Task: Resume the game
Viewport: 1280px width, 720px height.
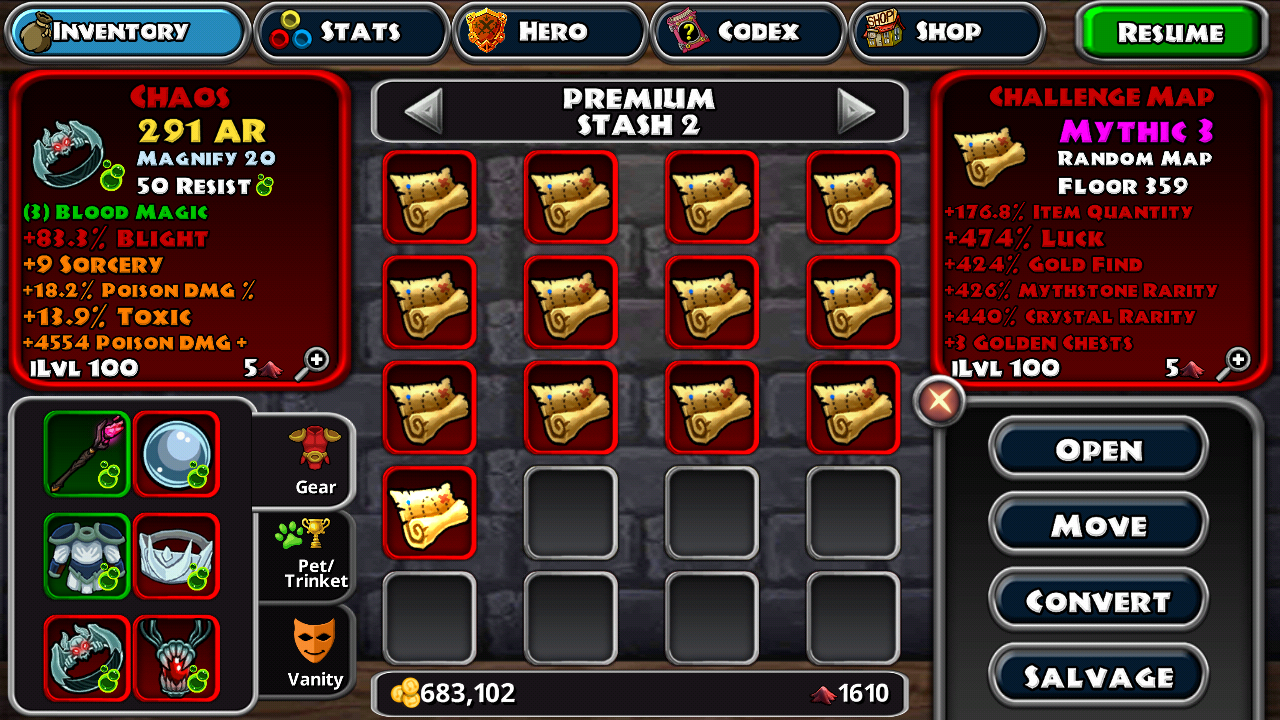Action: pyautogui.click(x=1169, y=33)
